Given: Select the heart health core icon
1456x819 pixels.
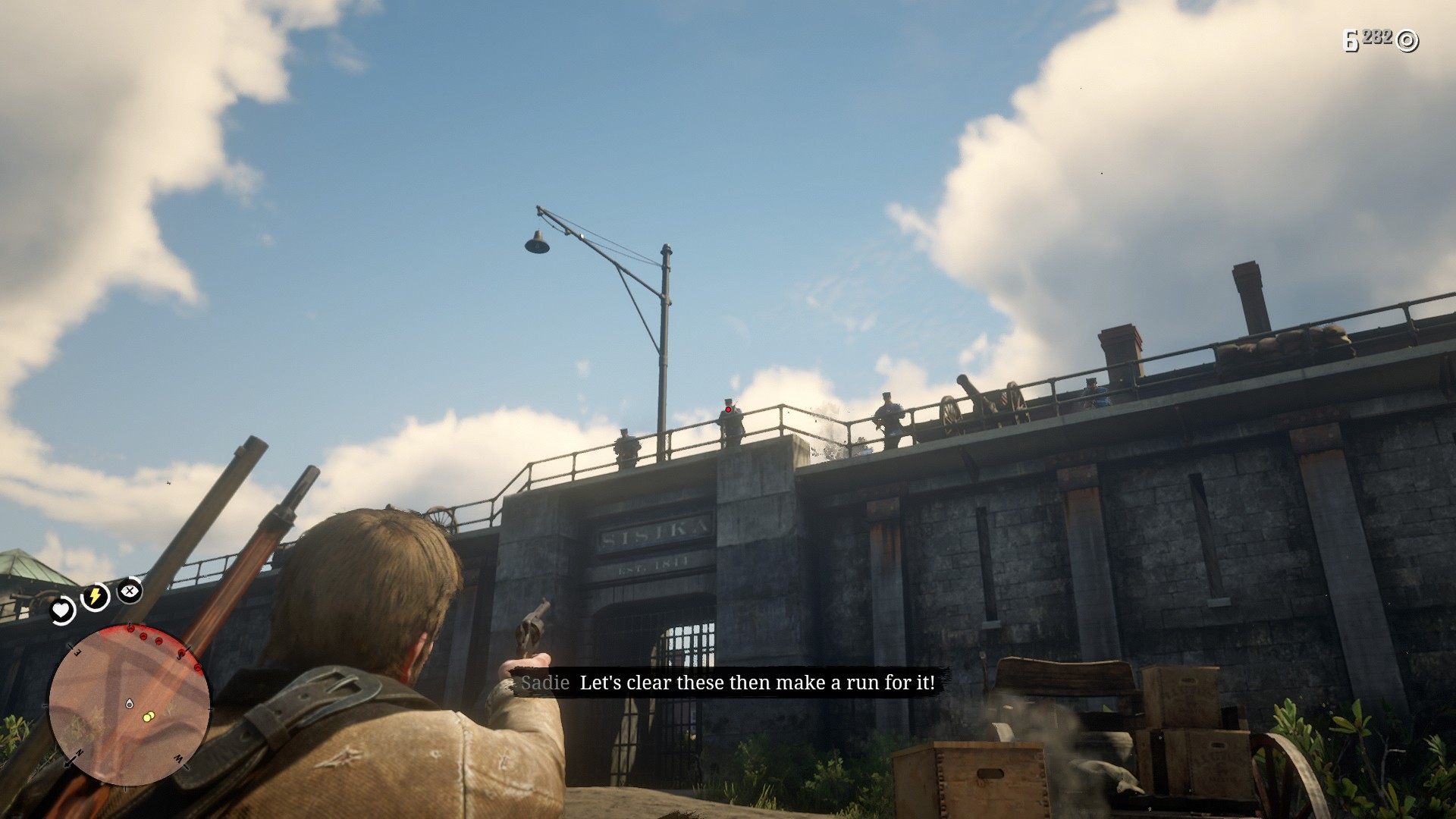Looking at the screenshot, I should click(x=61, y=610).
